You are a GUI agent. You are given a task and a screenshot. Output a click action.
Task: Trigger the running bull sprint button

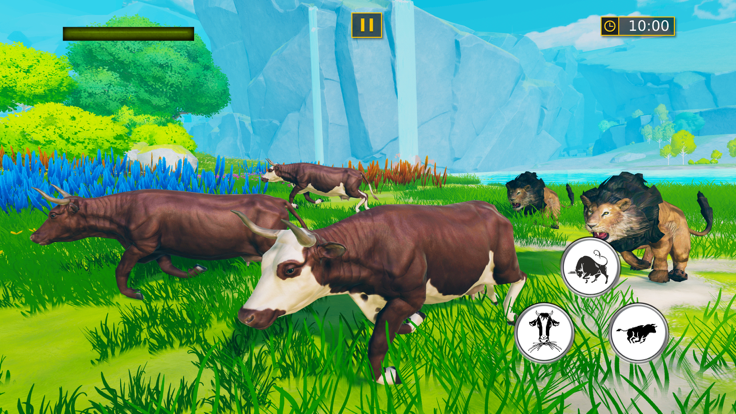point(639,333)
